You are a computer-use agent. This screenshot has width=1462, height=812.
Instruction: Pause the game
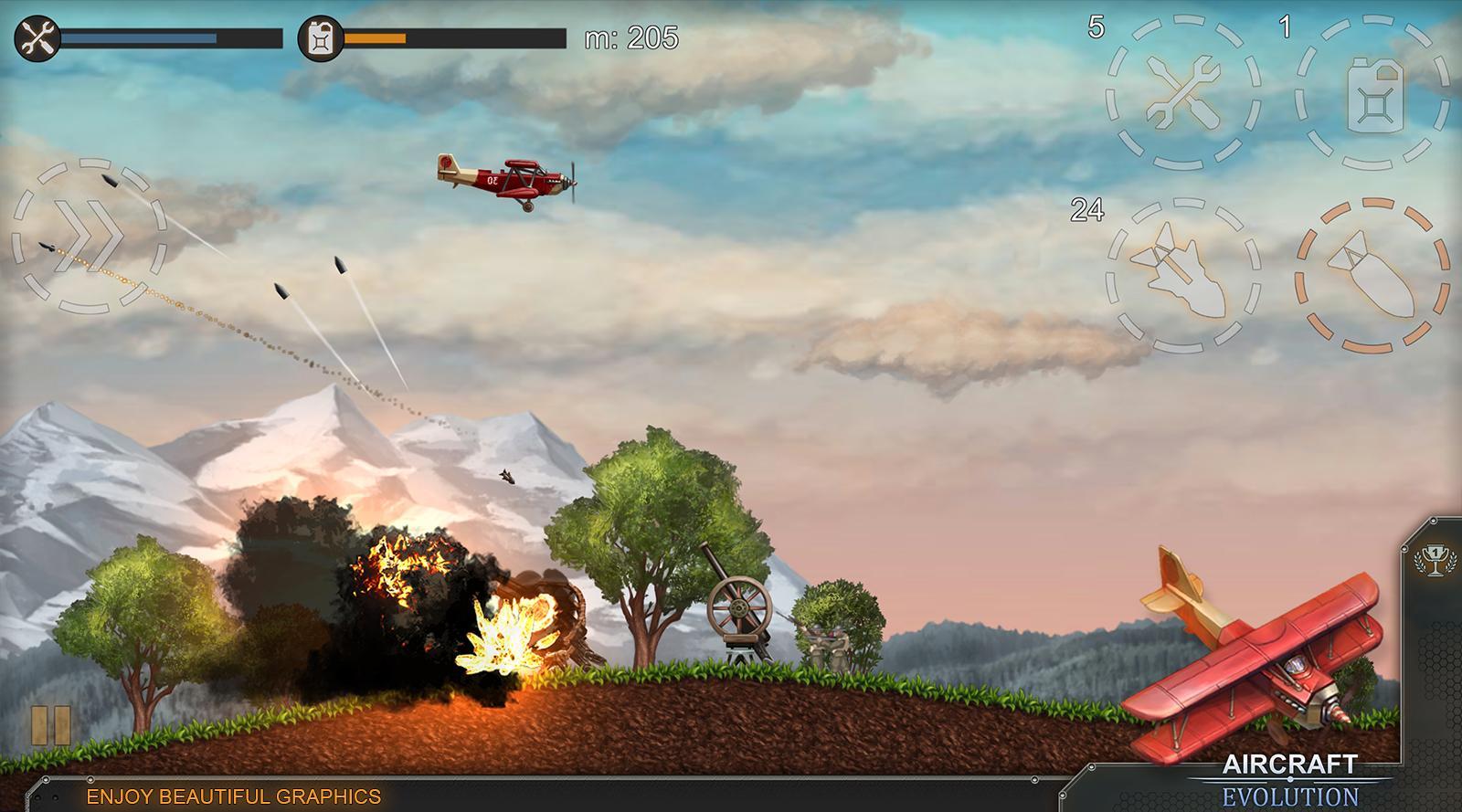tap(51, 725)
